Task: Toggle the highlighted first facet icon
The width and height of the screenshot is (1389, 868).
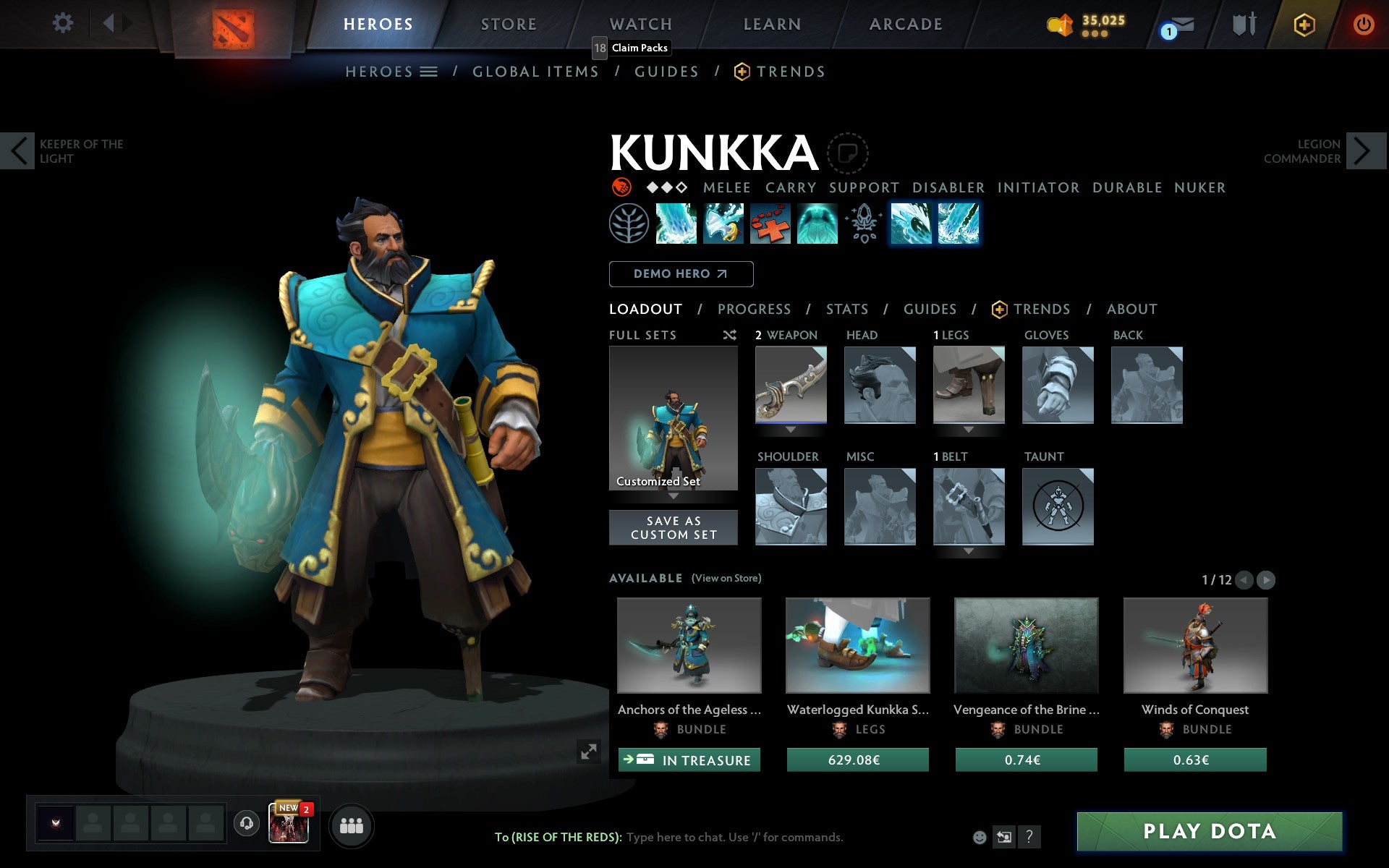Action: (912, 224)
